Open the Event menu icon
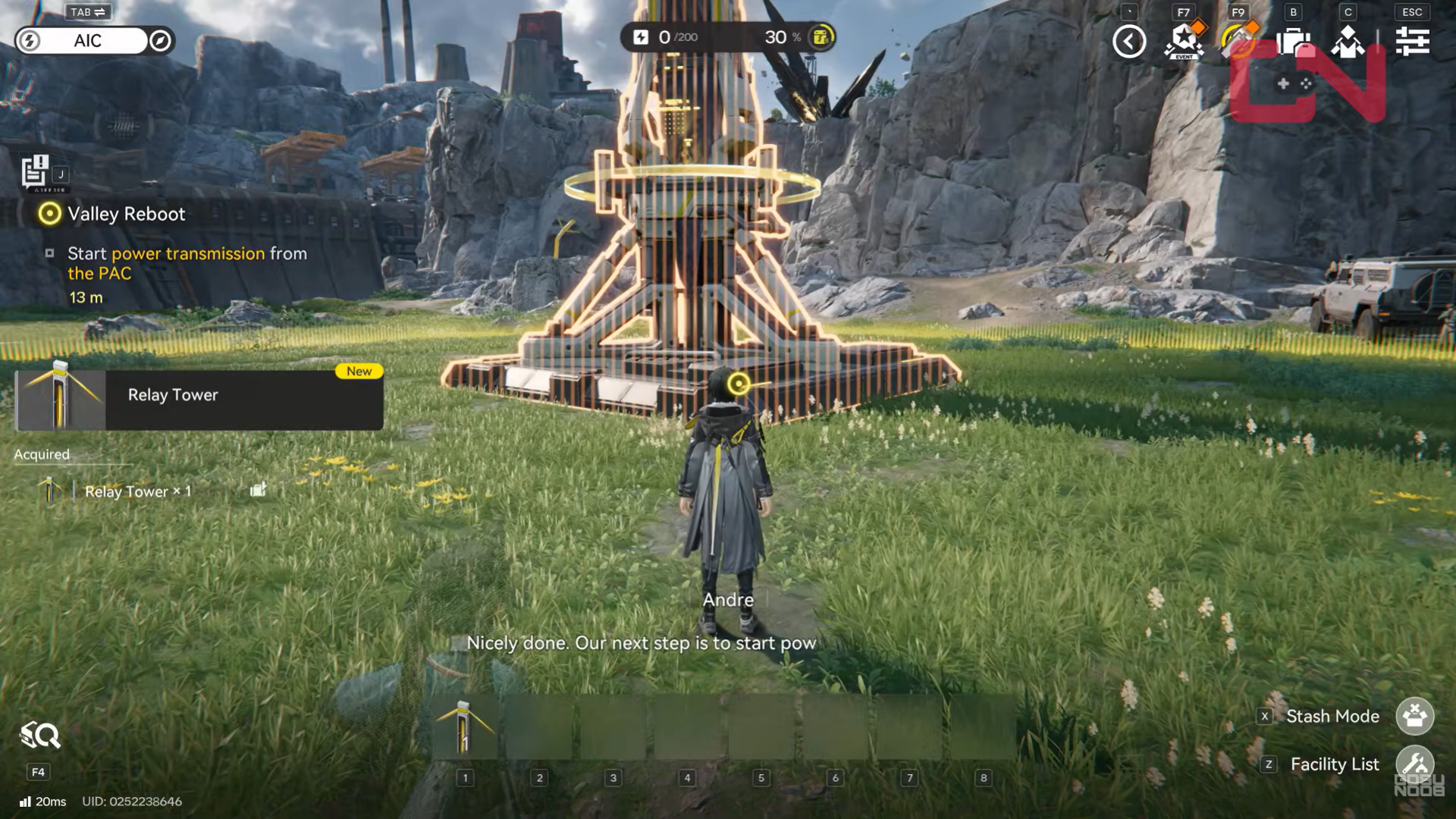 pos(1184,41)
